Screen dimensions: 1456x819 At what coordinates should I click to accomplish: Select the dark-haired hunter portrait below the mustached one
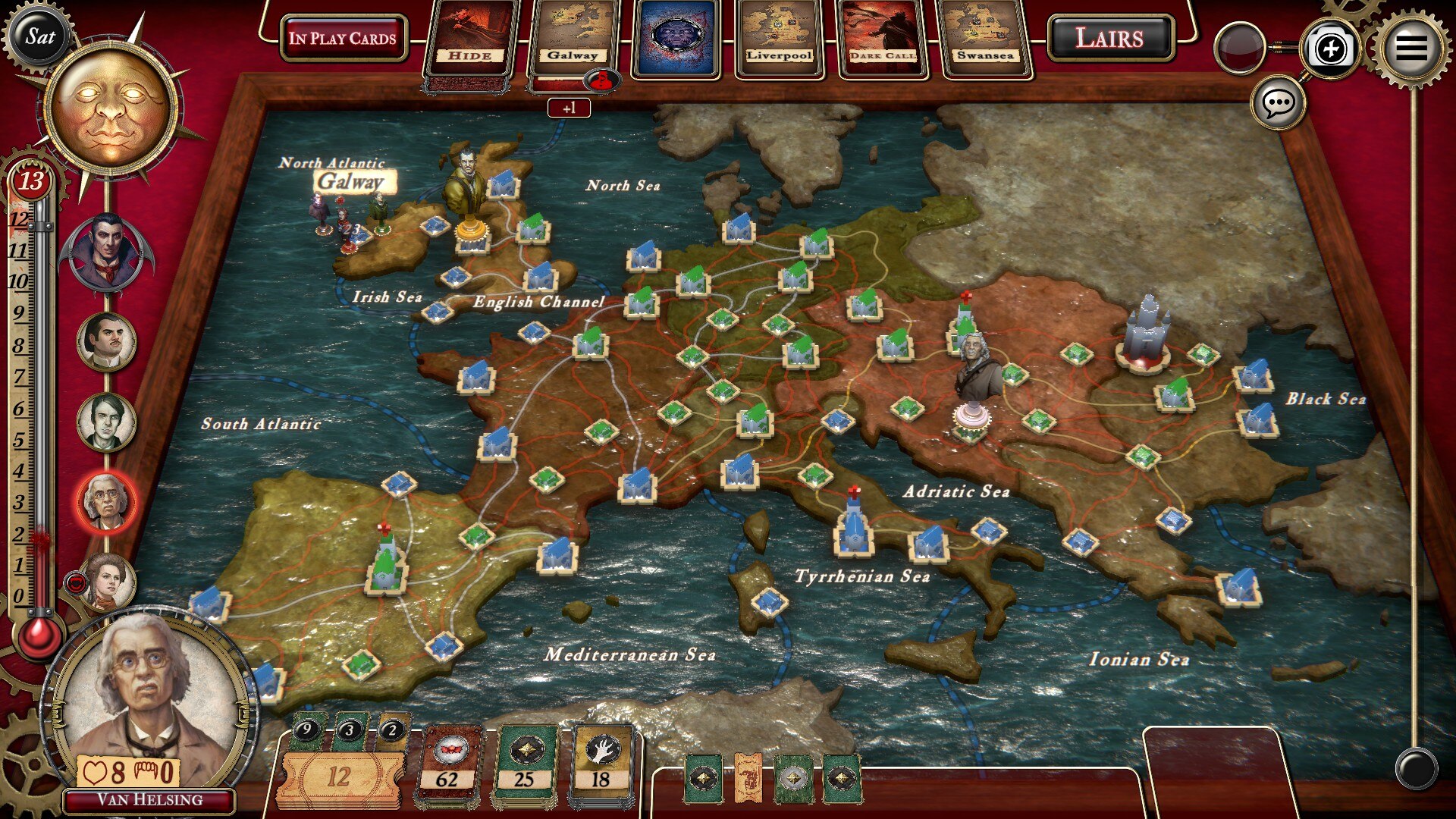pos(107,422)
